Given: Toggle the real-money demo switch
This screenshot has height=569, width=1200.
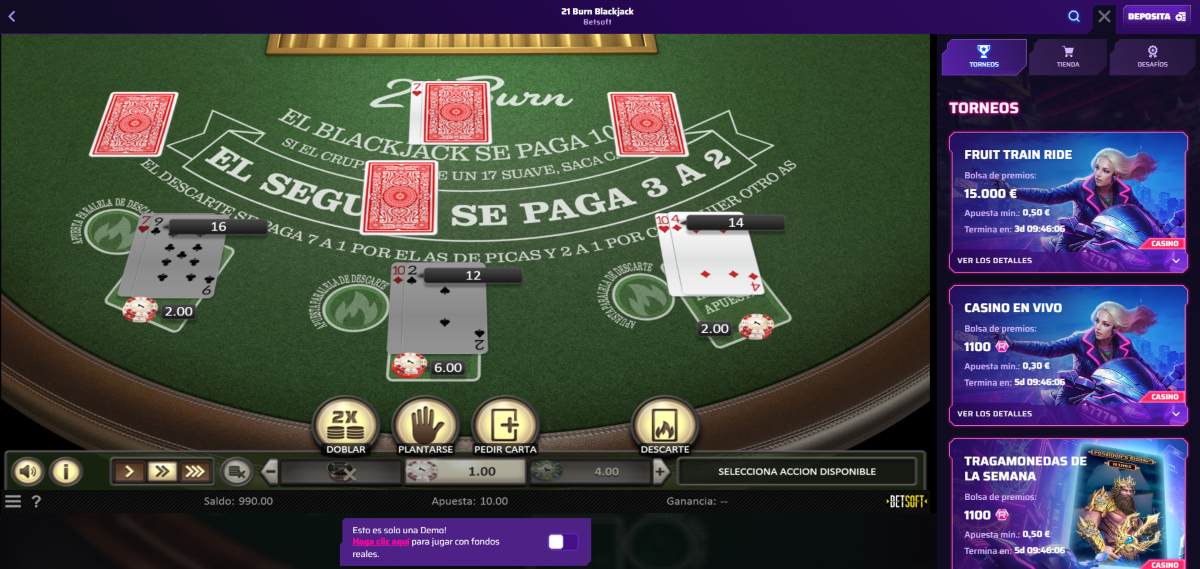Looking at the screenshot, I should coord(563,542).
